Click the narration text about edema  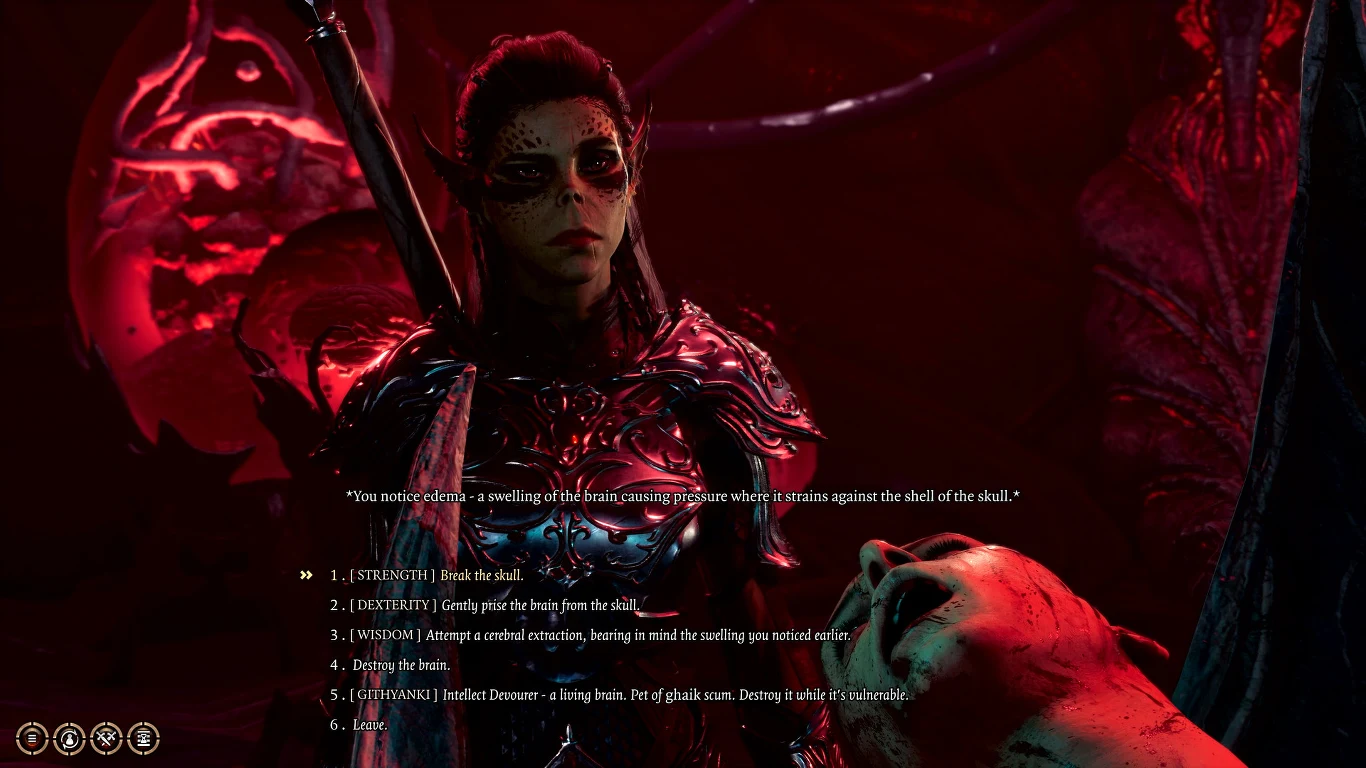[683, 495]
